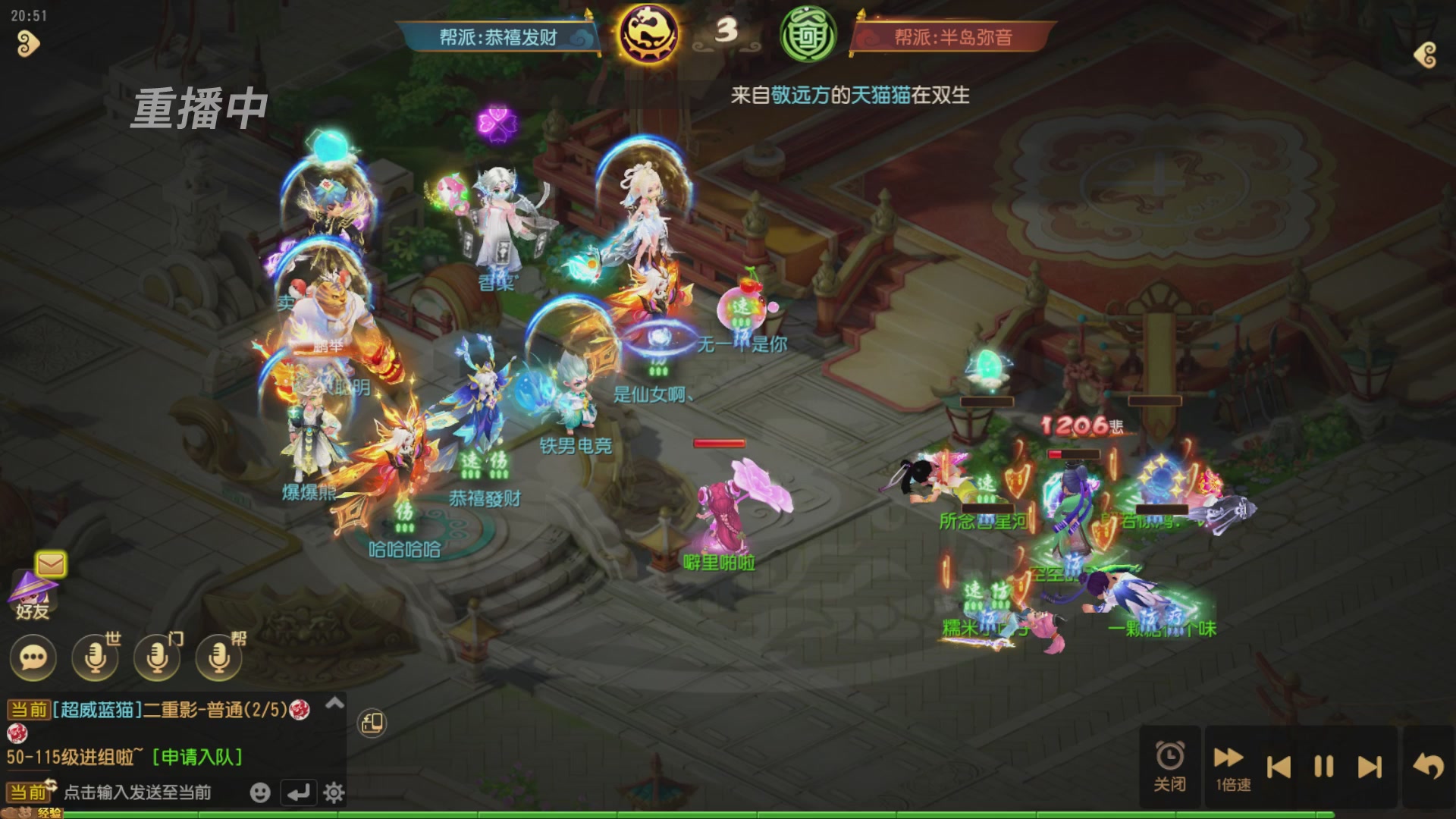The width and height of the screenshot is (1456, 819).
Task: Select the 帮派:恭禧发财 banner
Action: point(497,36)
